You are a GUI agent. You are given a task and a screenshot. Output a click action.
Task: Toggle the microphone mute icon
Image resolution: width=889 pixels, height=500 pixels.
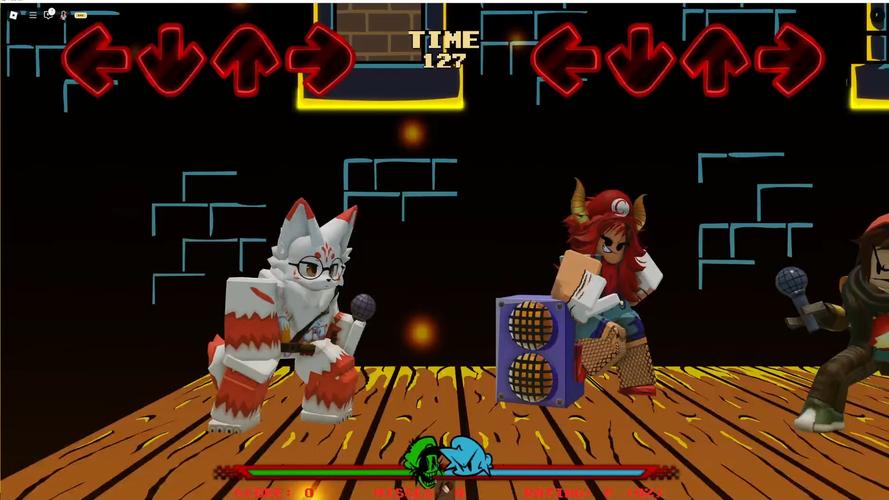[x=64, y=15]
